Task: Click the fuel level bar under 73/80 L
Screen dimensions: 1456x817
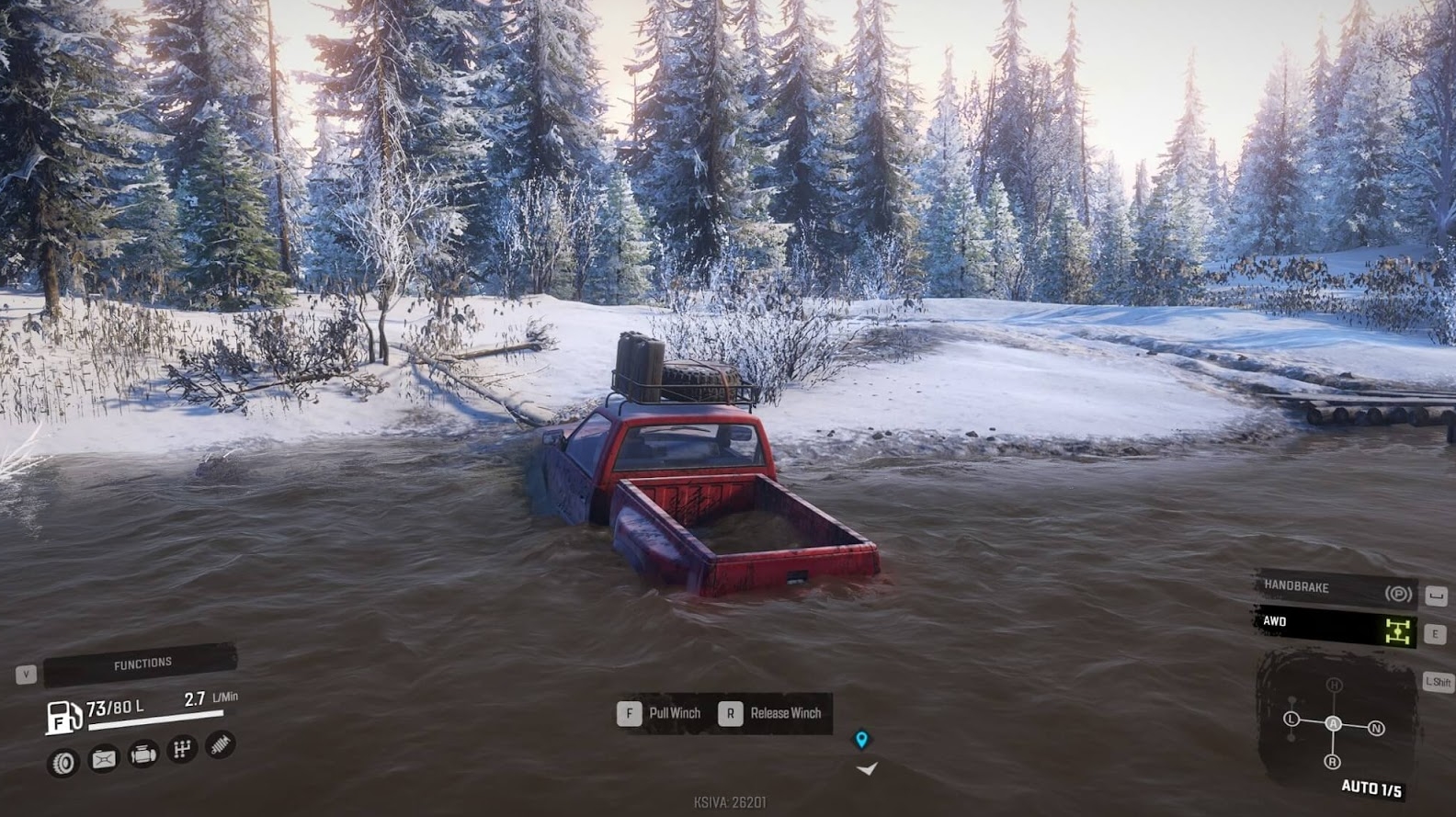Action: coord(156,721)
